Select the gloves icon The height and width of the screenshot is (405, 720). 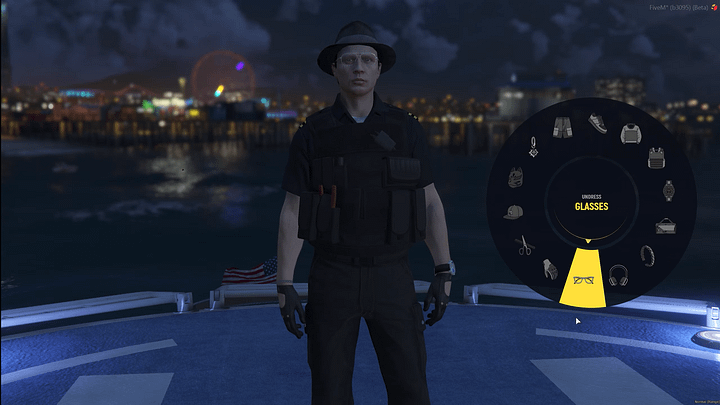548,267
